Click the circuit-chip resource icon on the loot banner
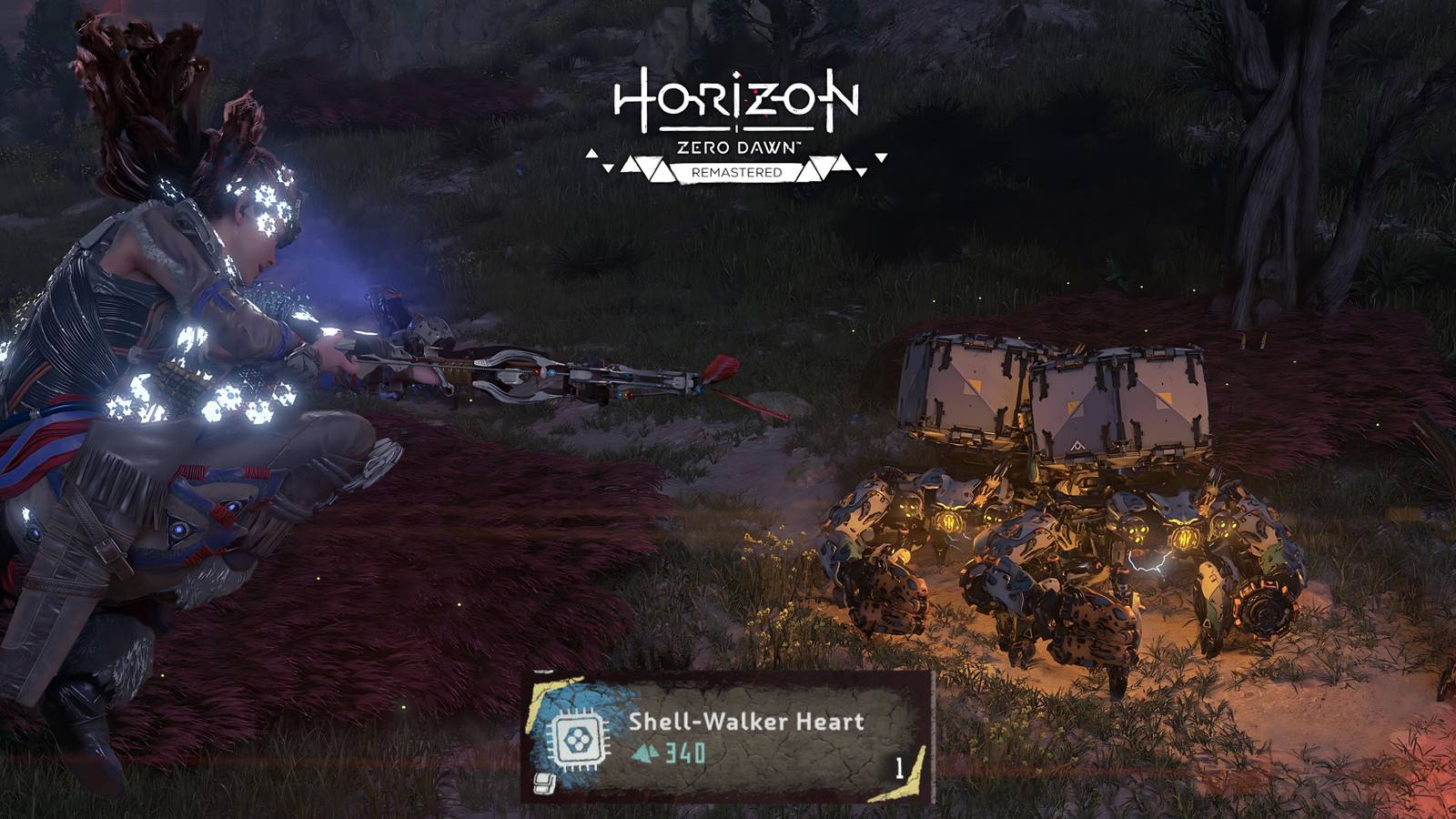This screenshot has height=819, width=1456. coord(578,739)
